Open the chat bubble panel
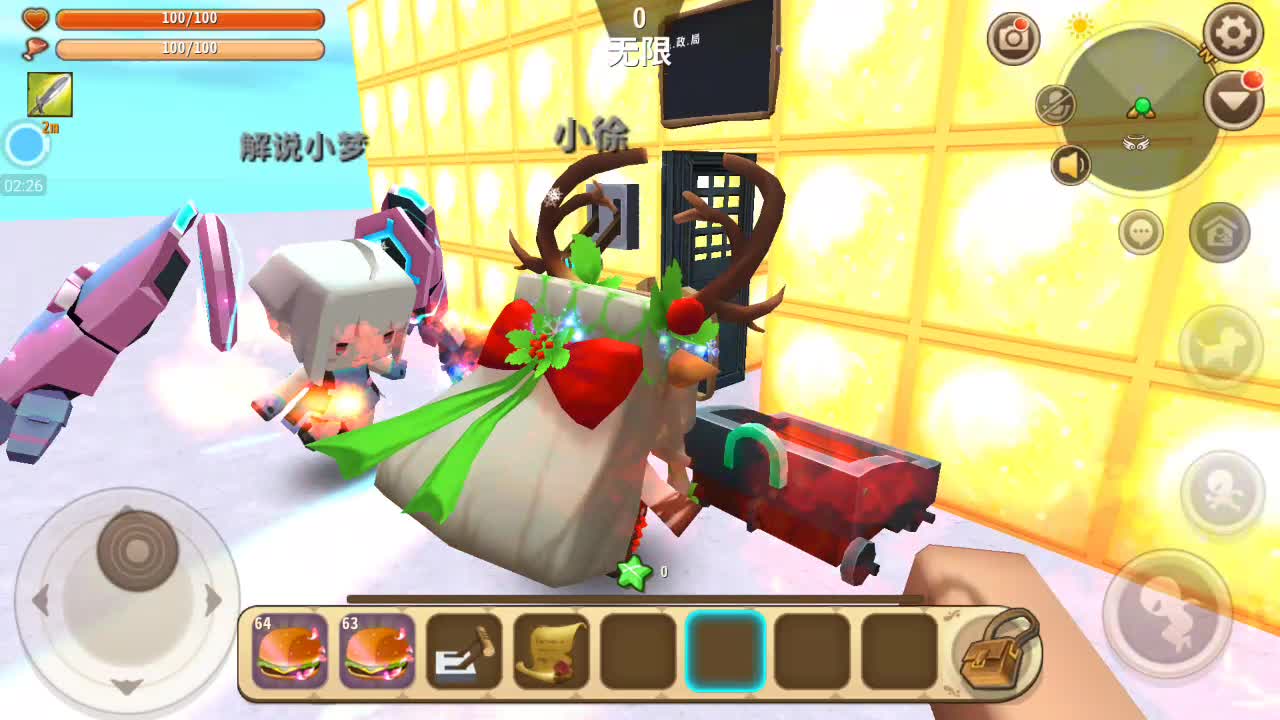Viewport: 1280px width, 720px height. 1139,232
